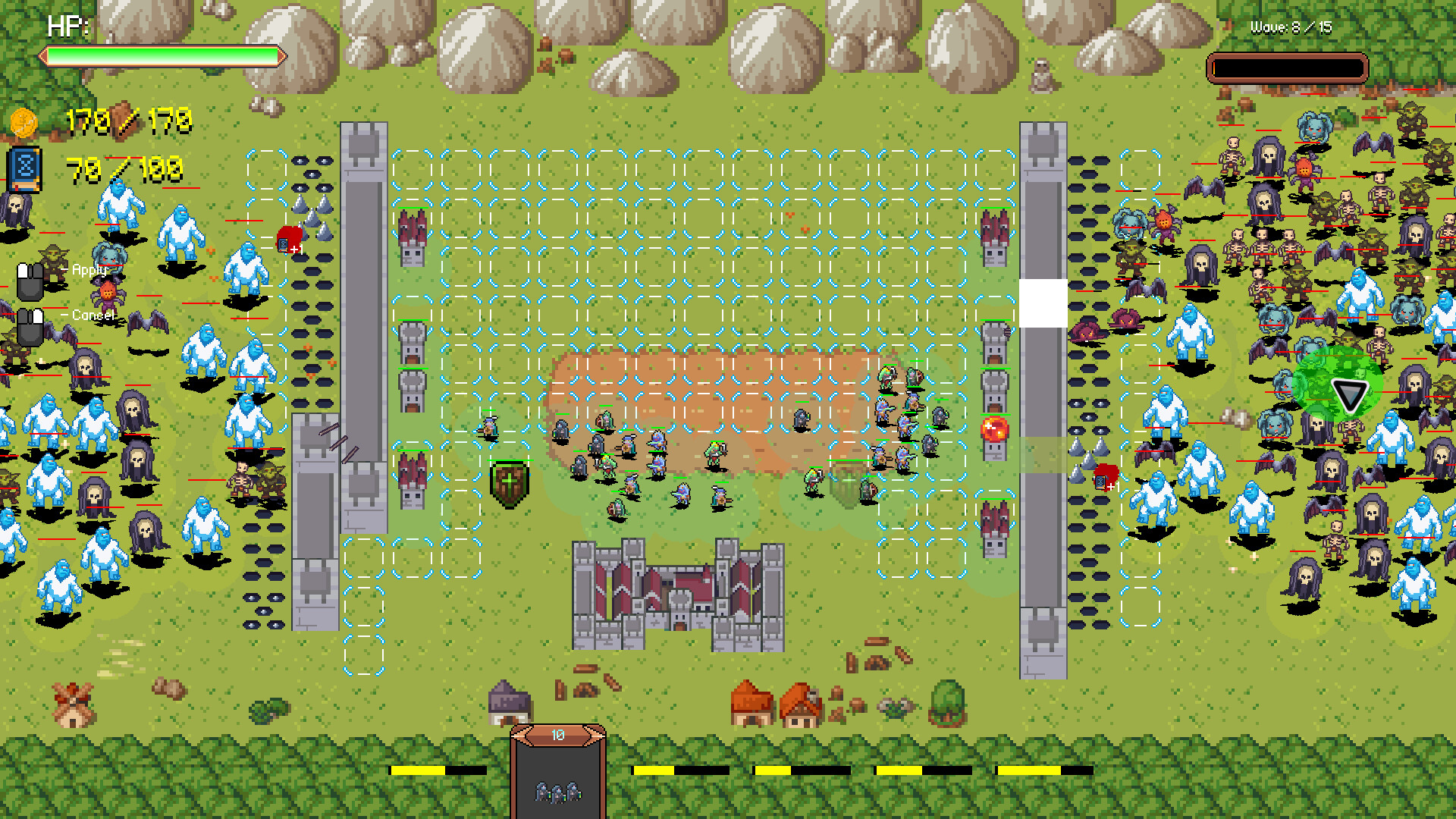Click the wave progress bar in the top-right
The image size is (1456, 819).
[x=1287, y=67]
